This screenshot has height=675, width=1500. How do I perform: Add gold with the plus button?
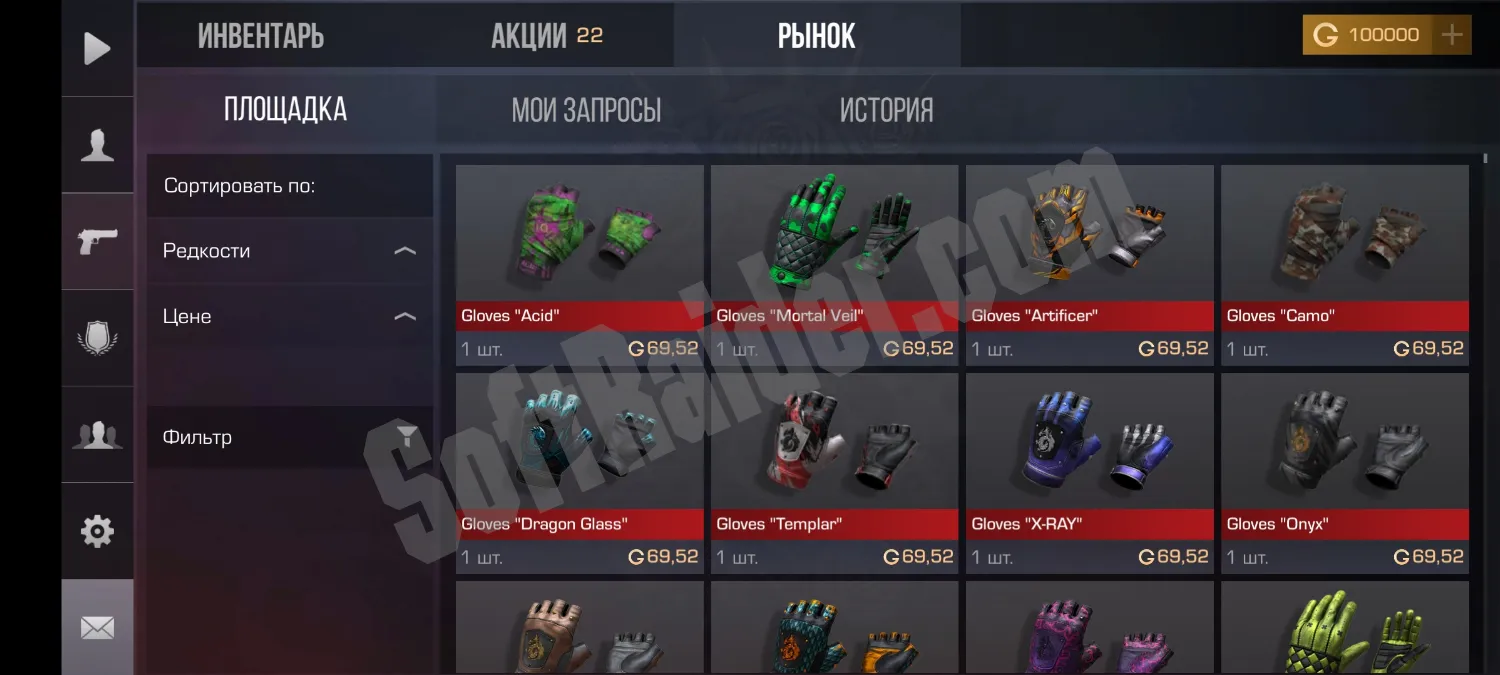click(x=1451, y=35)
